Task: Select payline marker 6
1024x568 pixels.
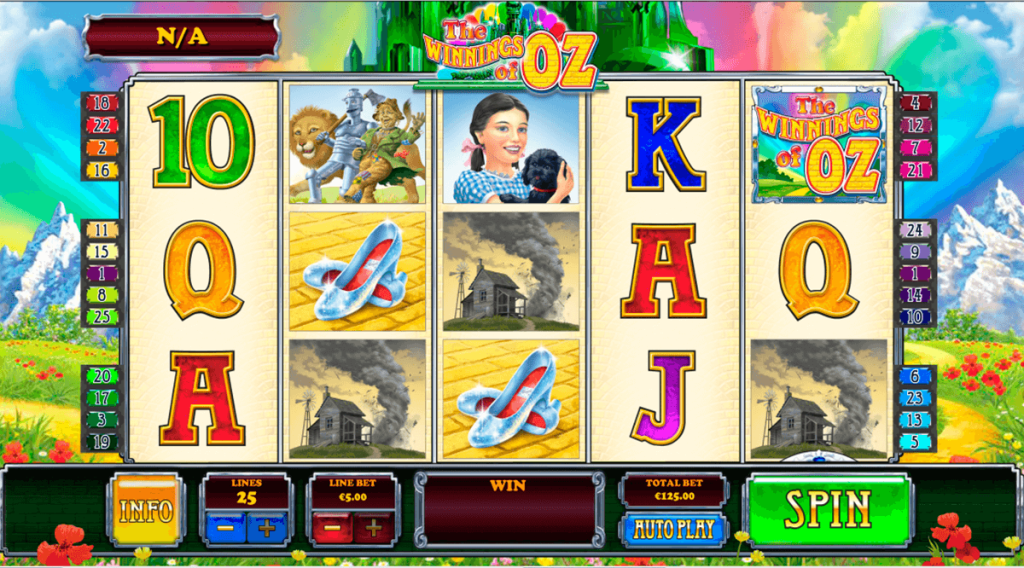Action: click(917, 376)
